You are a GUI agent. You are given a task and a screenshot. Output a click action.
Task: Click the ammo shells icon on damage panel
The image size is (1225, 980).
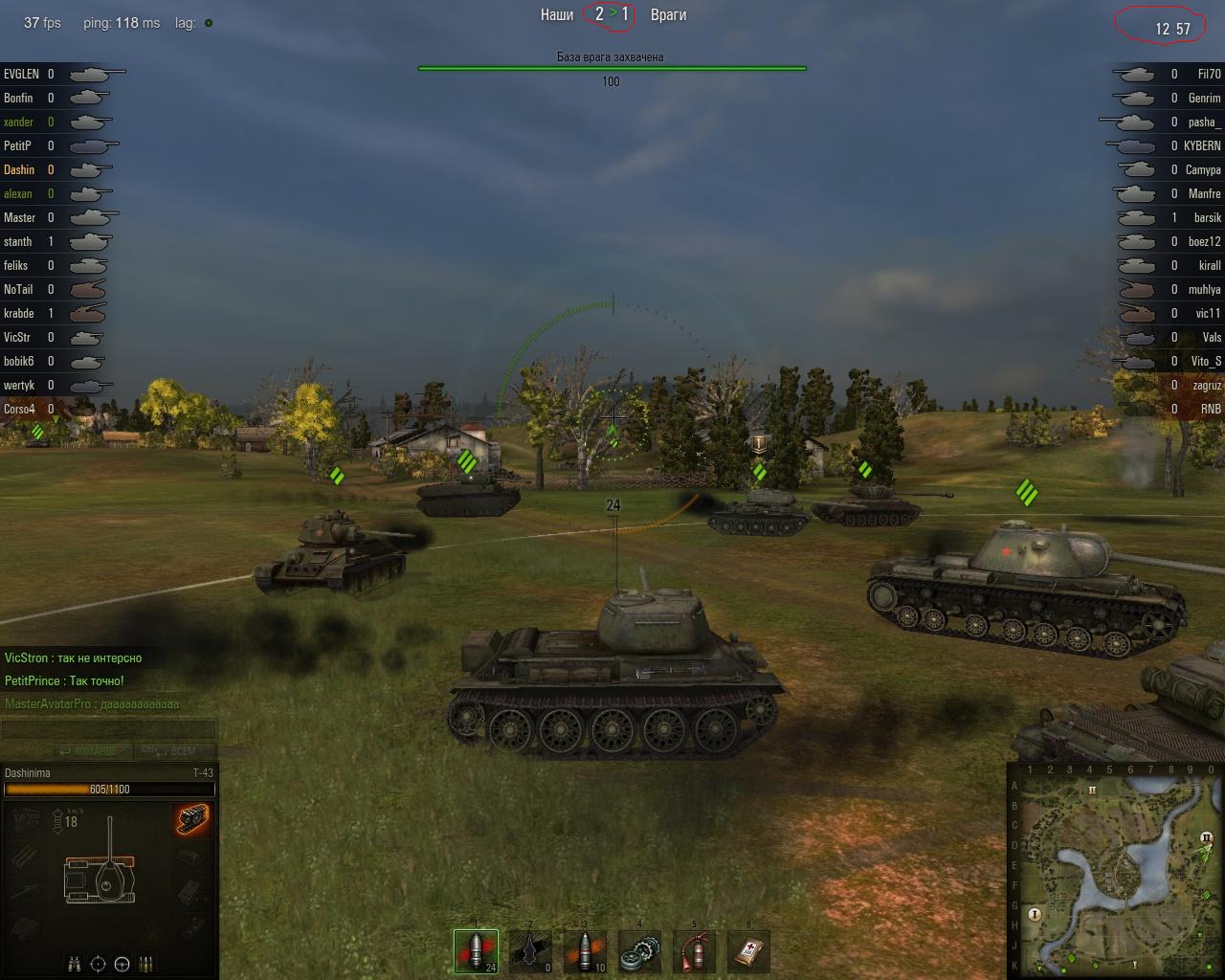tap(146, 964)
